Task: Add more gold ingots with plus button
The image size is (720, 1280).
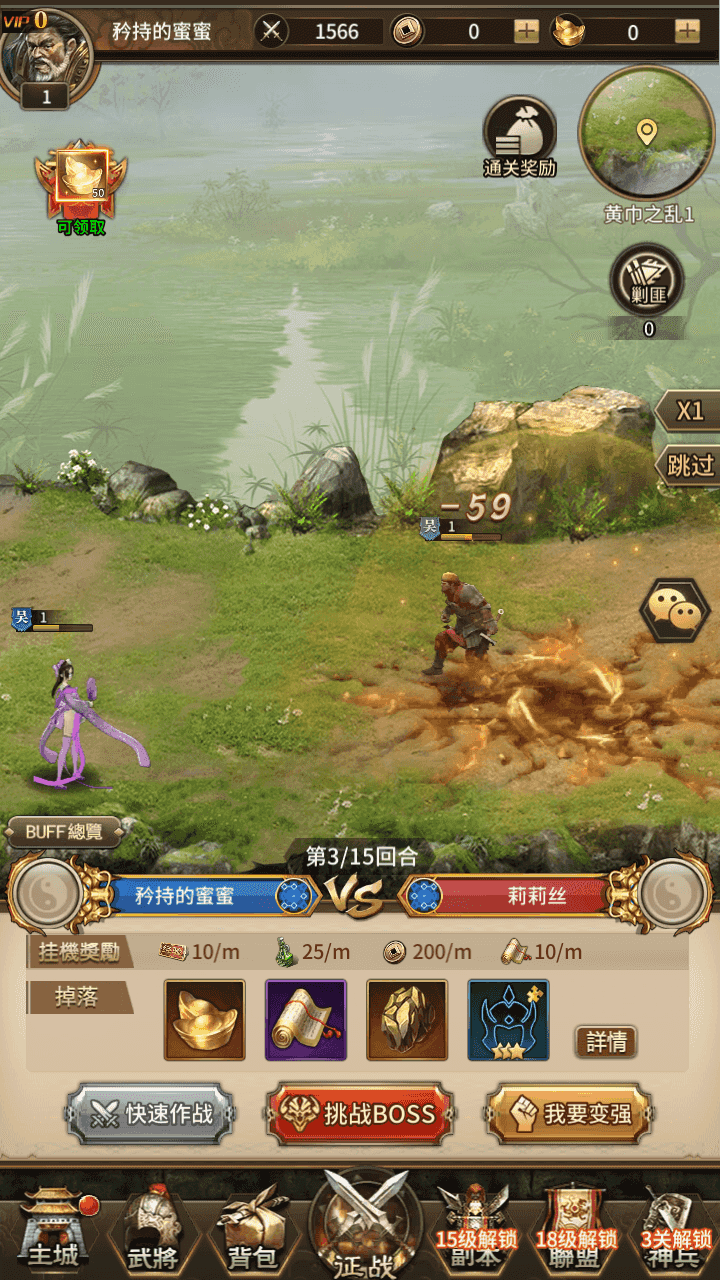Action: point(687,31)
